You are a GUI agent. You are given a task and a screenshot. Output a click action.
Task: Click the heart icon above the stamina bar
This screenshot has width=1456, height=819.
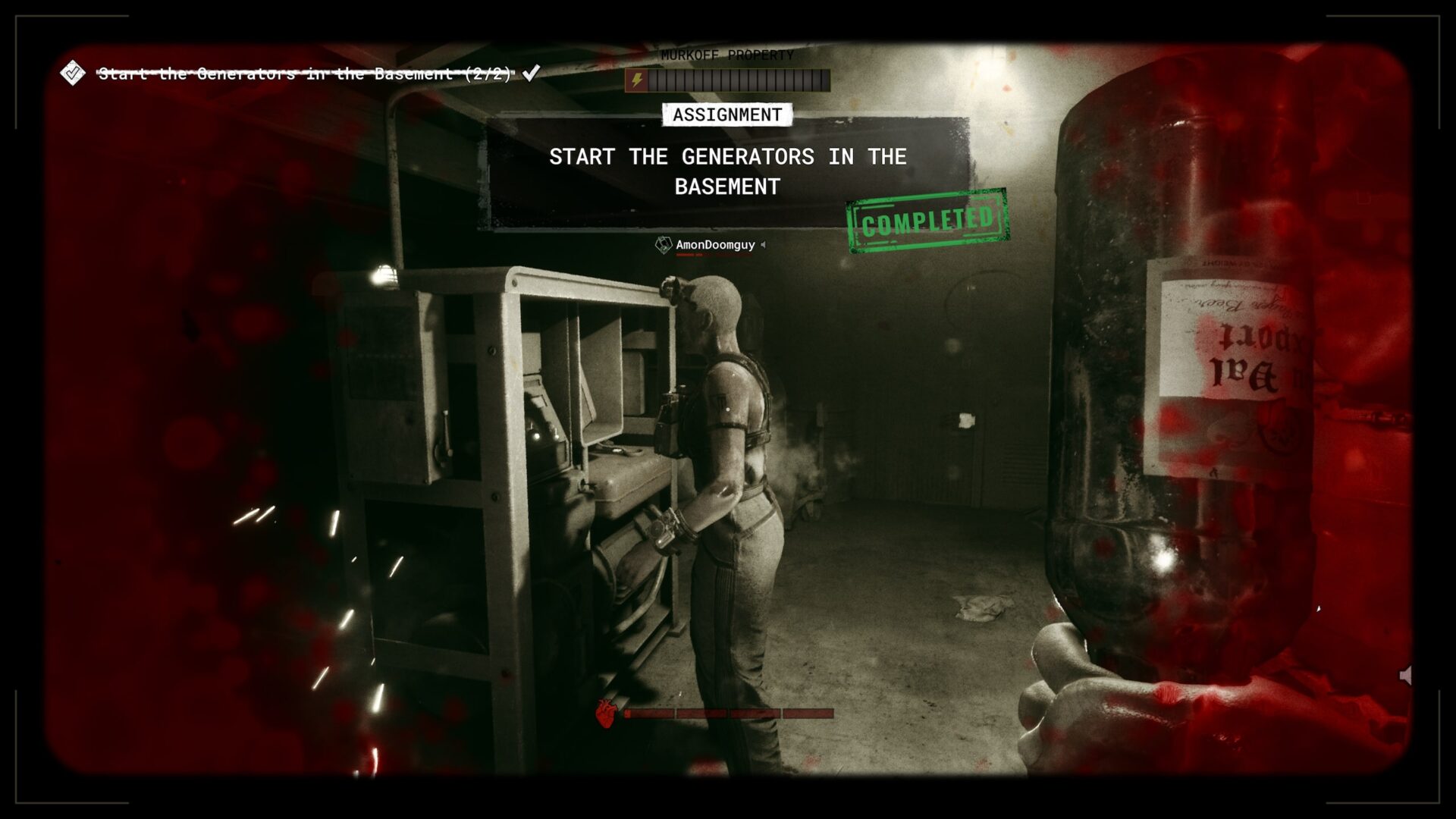point(606,714)
